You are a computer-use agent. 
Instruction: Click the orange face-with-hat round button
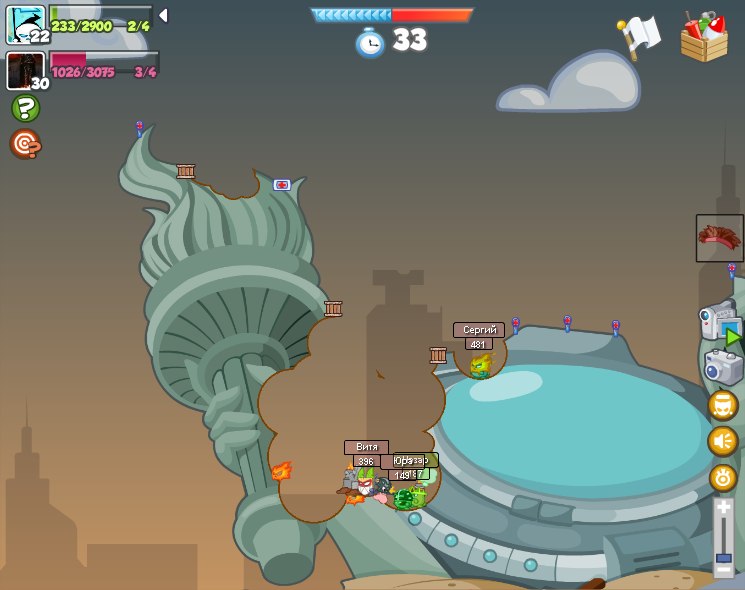pyautogui.click(x=723, y=405)
